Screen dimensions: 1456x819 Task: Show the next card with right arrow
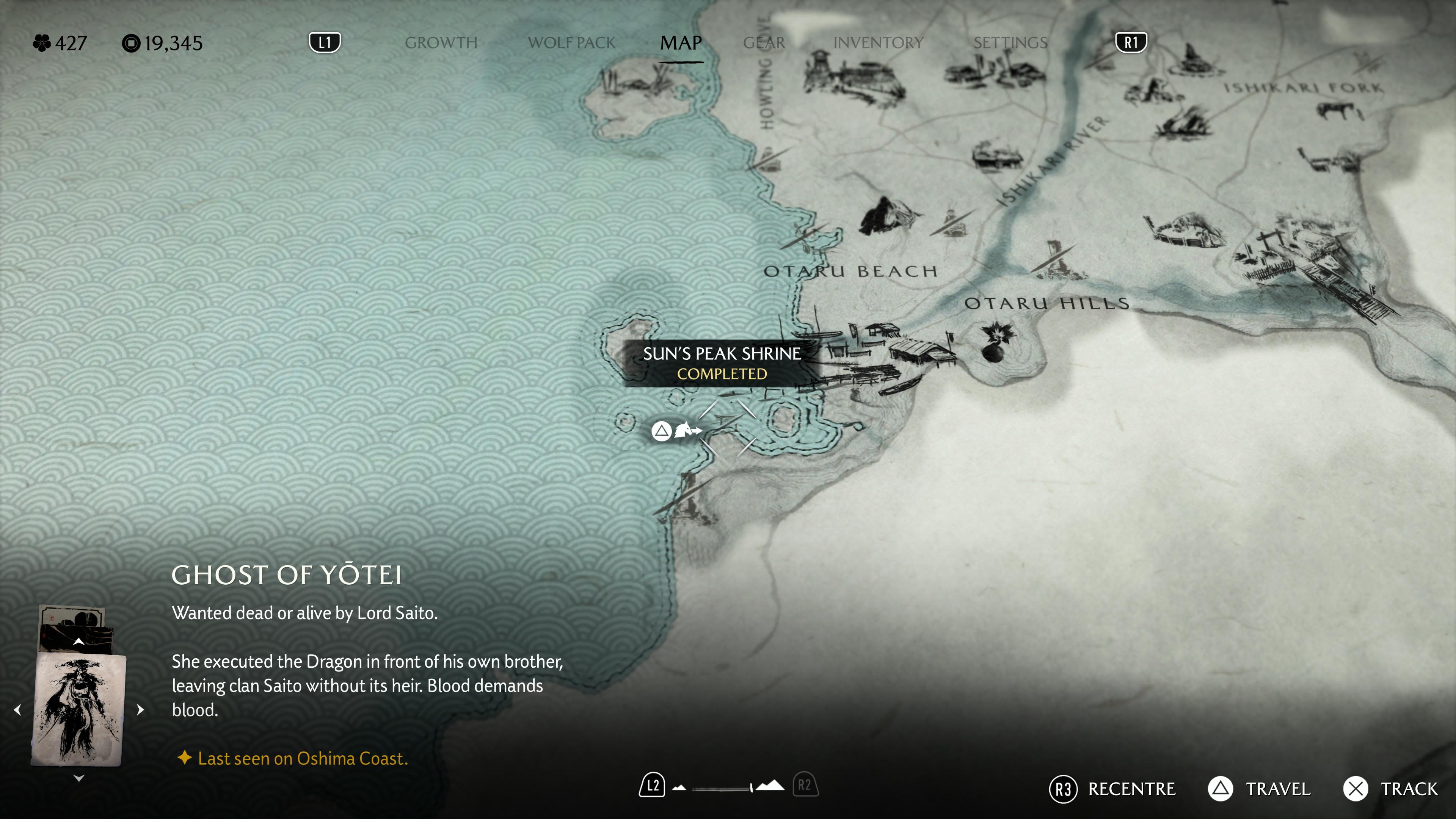point(140,709)
